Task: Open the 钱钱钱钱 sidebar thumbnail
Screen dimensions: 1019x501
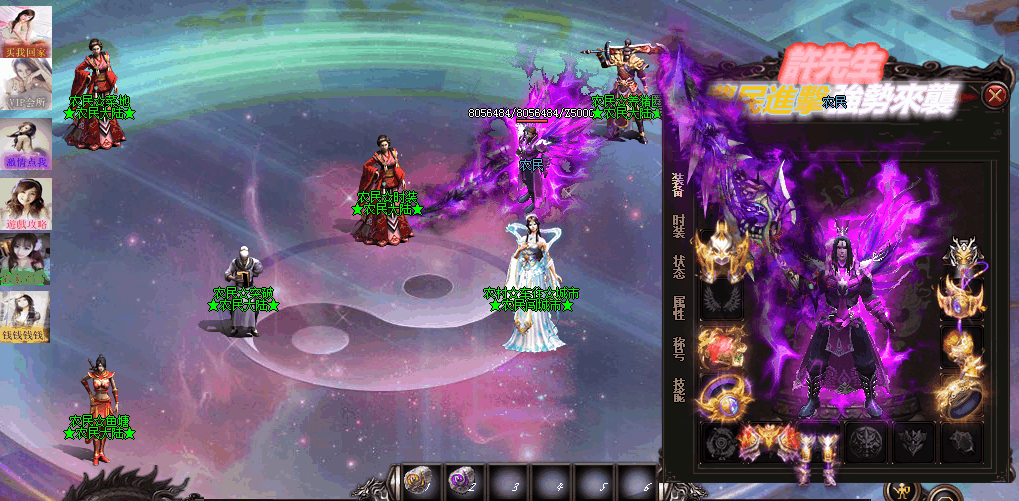Action: click(x=25, y=318)
